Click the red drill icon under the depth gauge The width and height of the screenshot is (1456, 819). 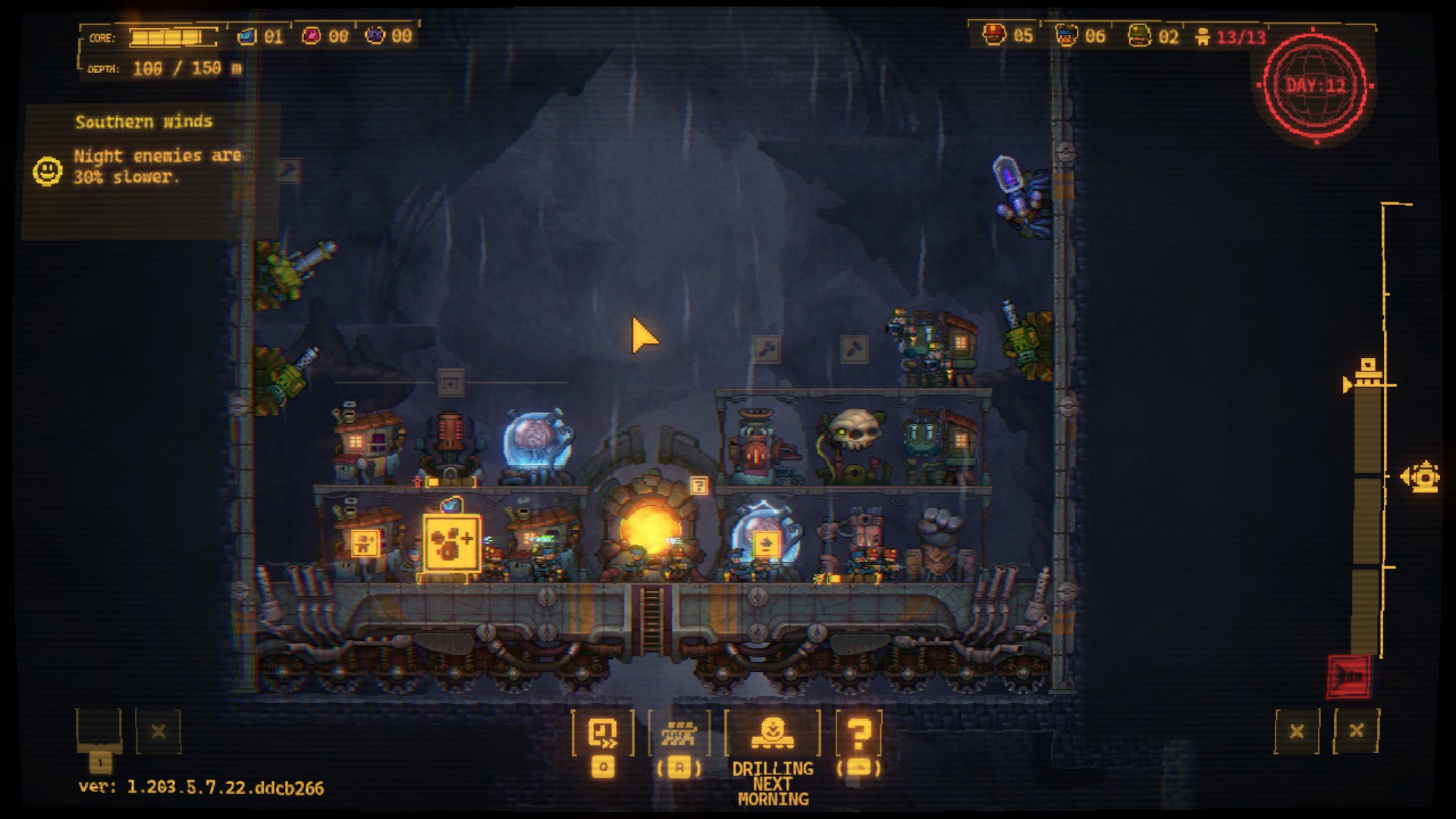pos(1349,676)
